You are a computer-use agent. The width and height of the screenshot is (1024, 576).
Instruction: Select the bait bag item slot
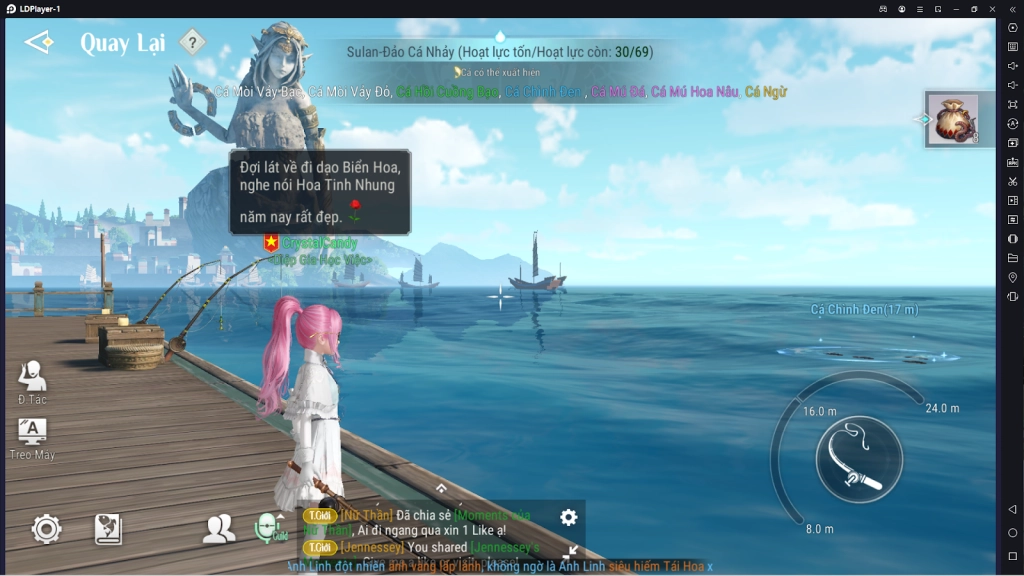[952, 119]
